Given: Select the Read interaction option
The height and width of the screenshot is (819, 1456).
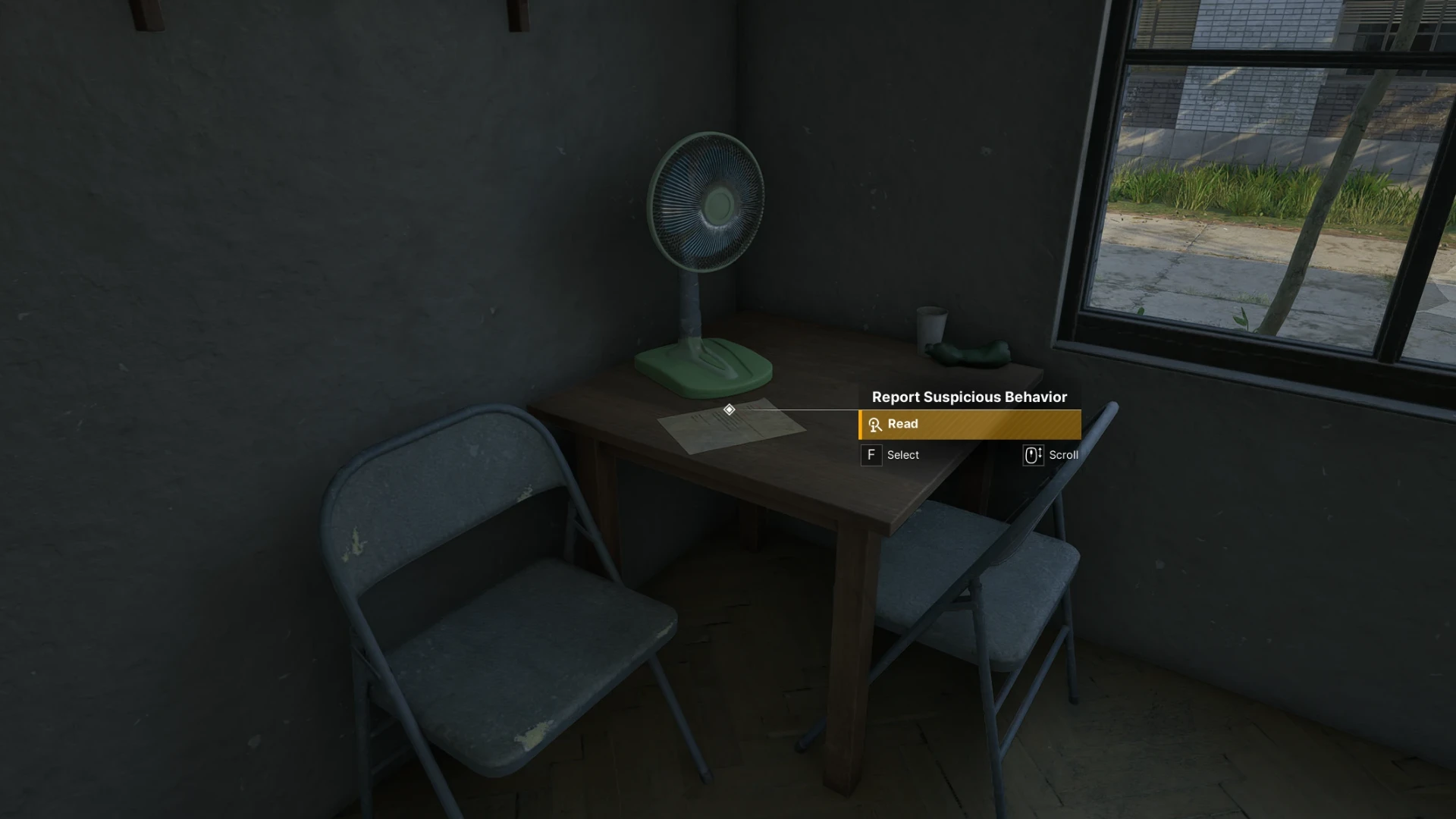Looking at the screenshot, I should [x=969, y=425].
